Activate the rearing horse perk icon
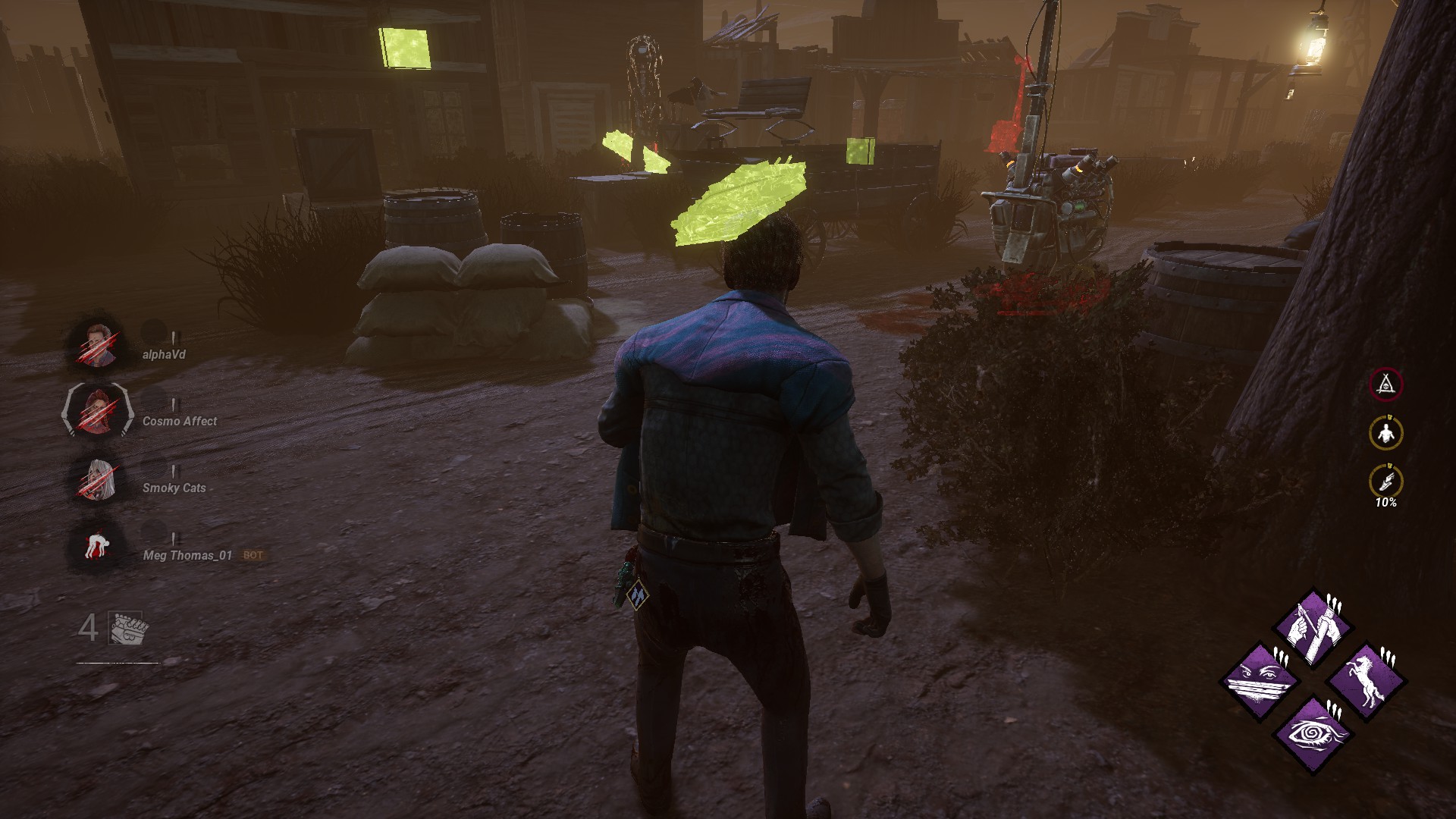Screen dimensions: 1456x819 tap(1366, 679)
